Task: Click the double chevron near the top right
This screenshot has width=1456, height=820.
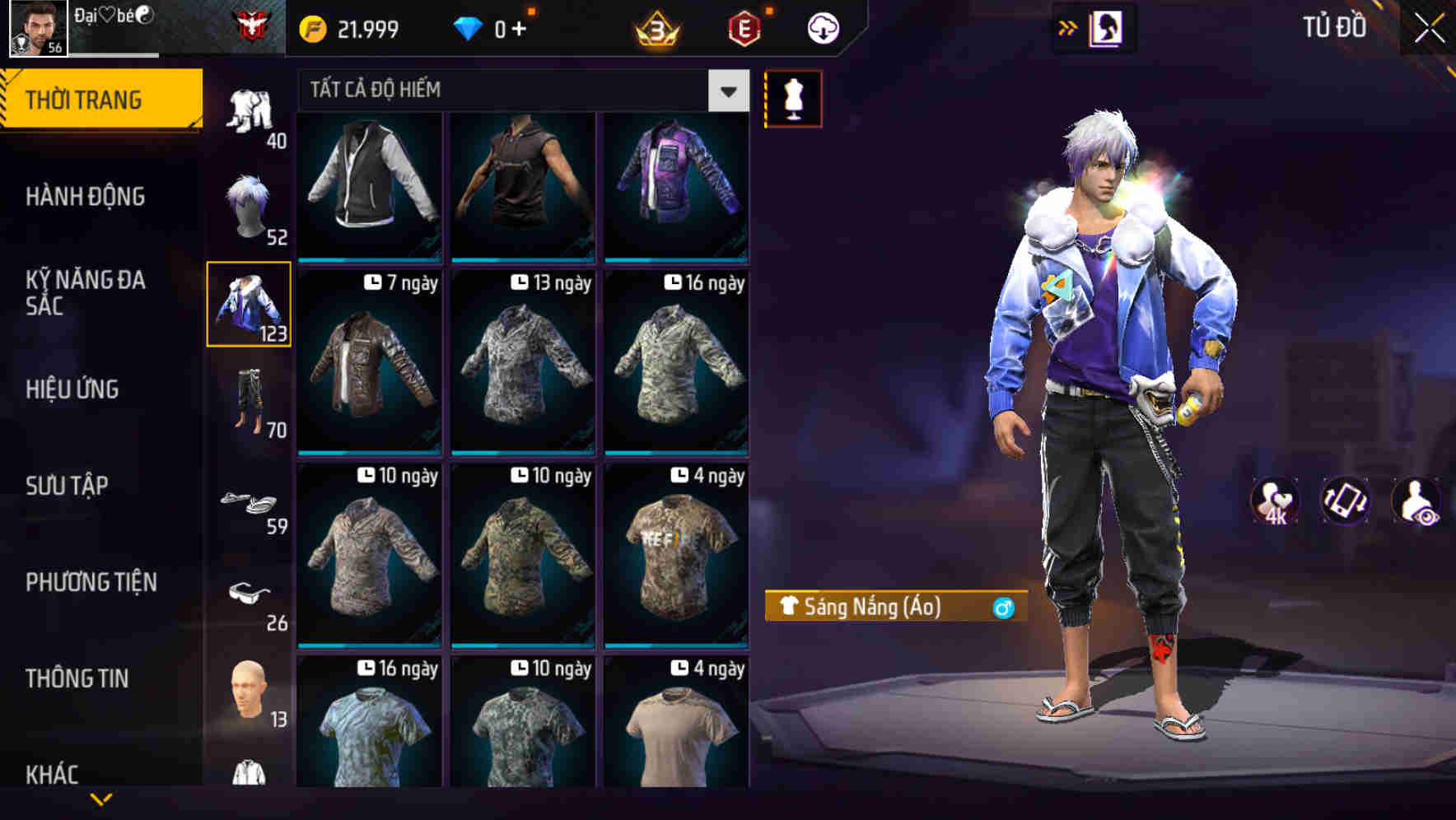Action: (1068, 27)
